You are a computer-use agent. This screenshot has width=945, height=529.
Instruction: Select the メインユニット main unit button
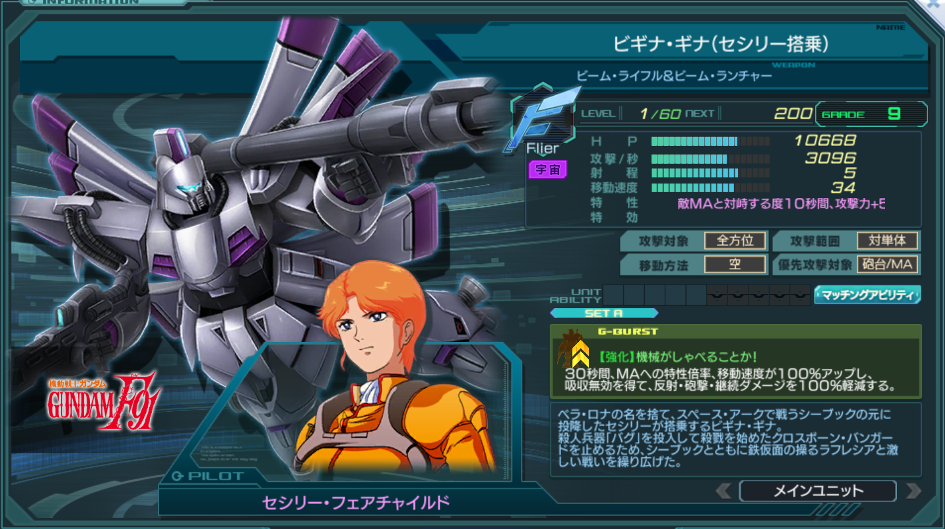pos(817,491)
